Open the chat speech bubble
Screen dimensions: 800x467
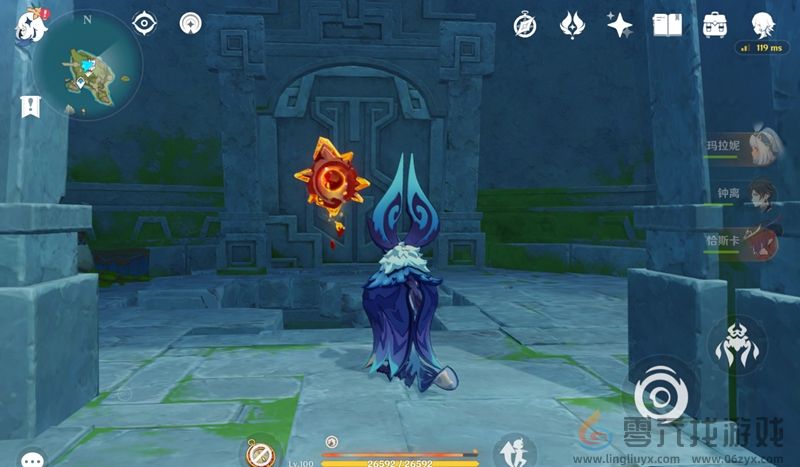click(x=33, y=458)
